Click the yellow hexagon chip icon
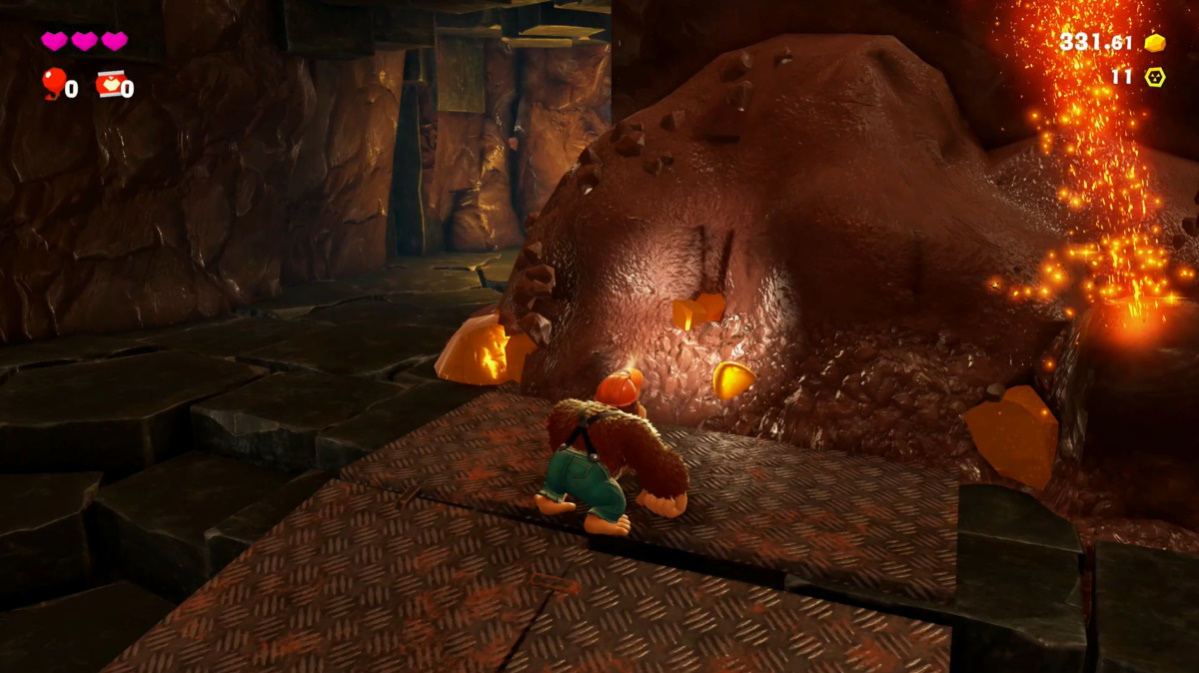Screen dimensions: 1199x673 click(1155, 76)
